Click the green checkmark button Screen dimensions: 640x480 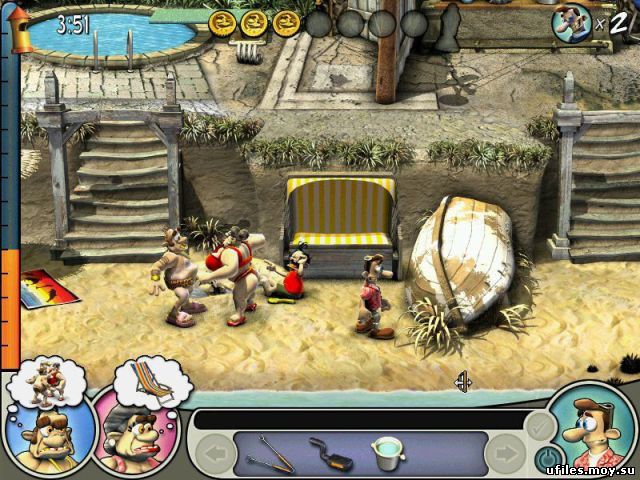[x=538, y=425]
